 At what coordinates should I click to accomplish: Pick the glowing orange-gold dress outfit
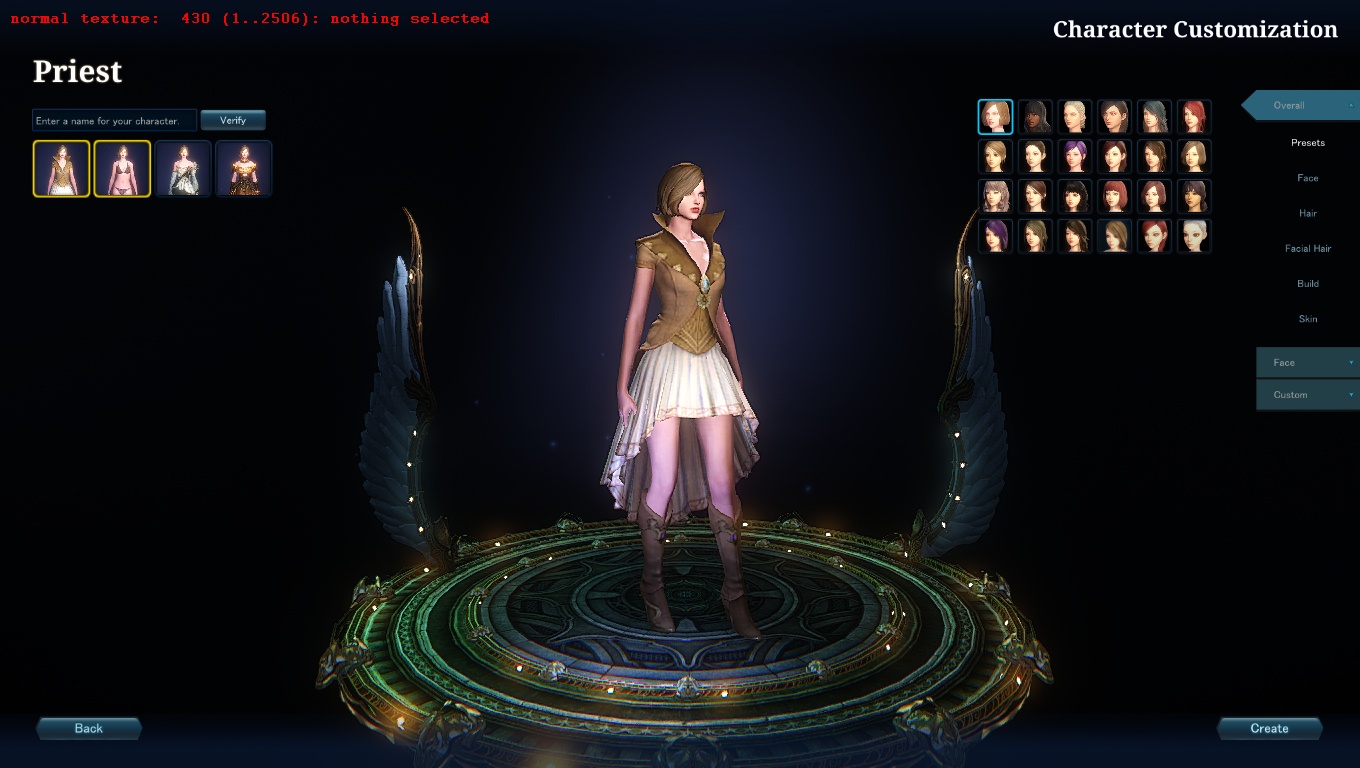[x=244, y=168]
